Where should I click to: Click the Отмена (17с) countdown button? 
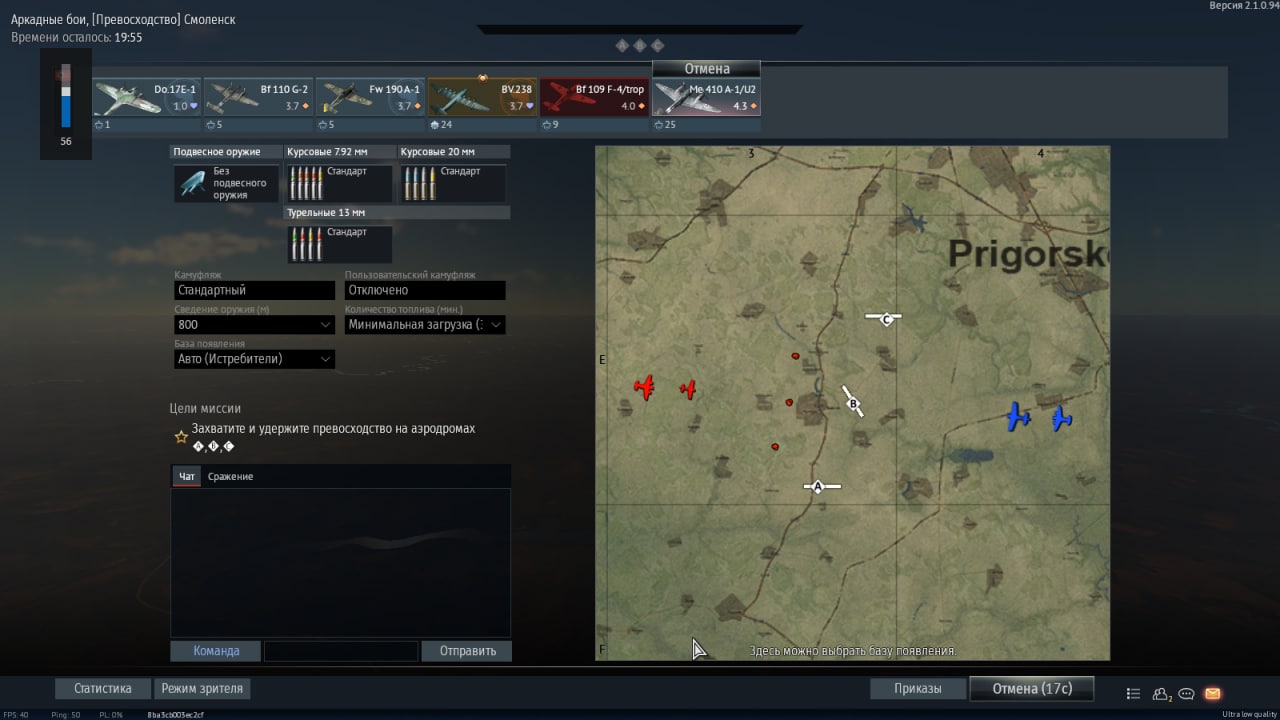[x=1031, y=688]
